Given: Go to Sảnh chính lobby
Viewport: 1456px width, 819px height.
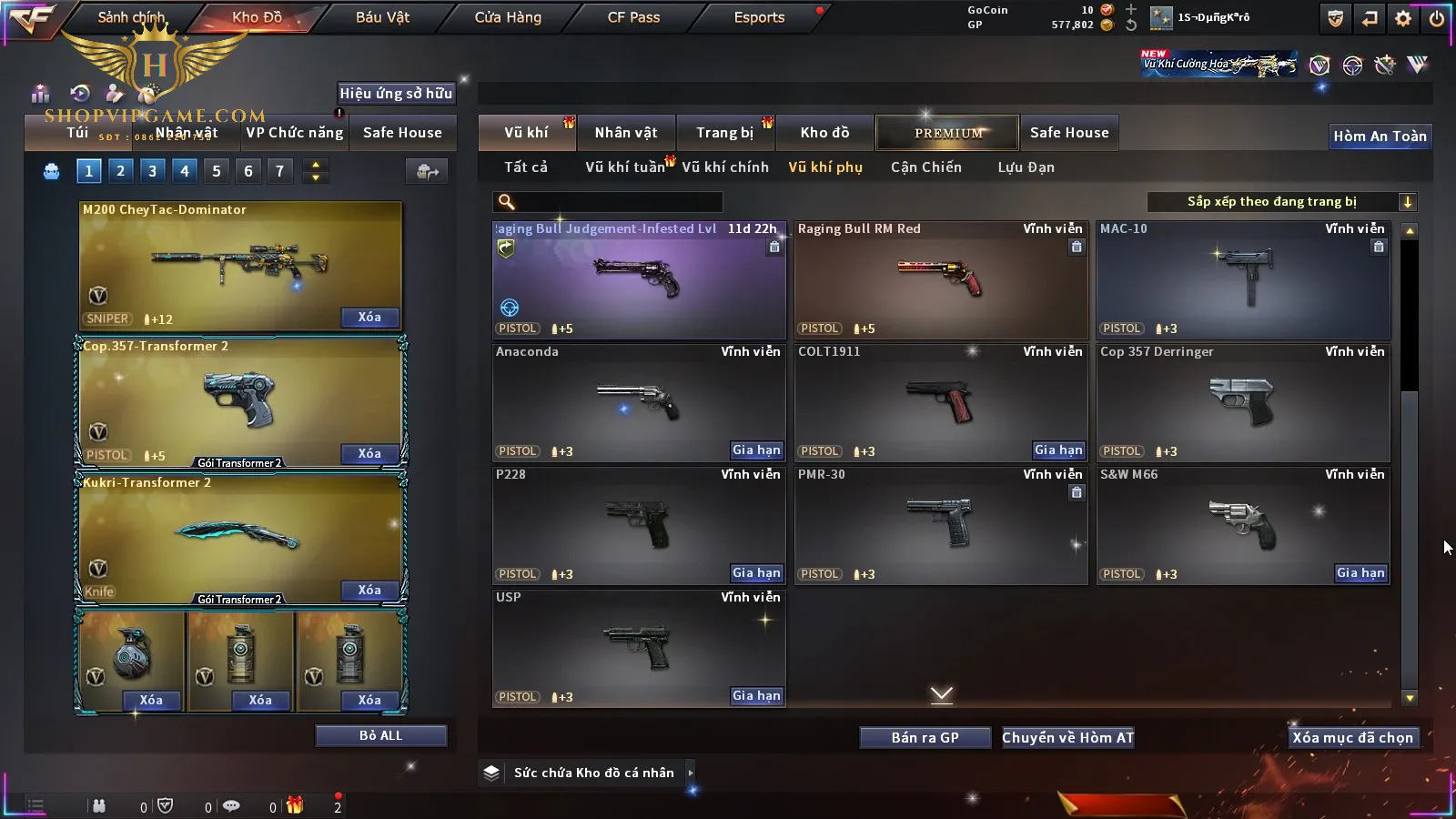Looking at the screenshot, I should (x=131, y=17).
